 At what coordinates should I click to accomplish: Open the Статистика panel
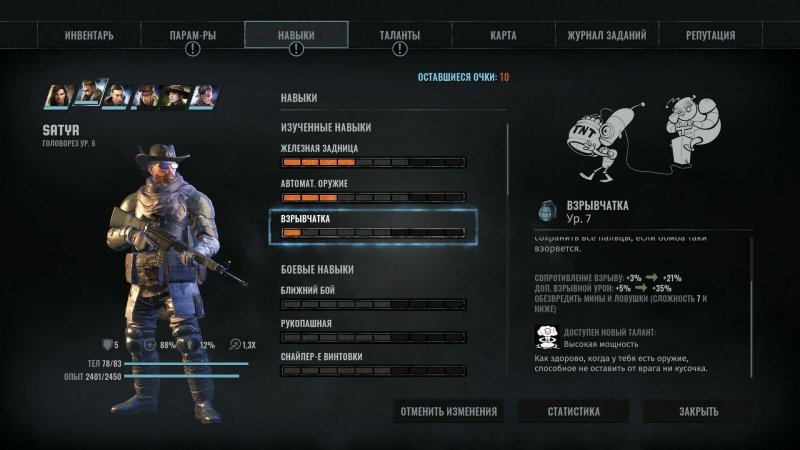pyautogui.click(x=573, y=411)
